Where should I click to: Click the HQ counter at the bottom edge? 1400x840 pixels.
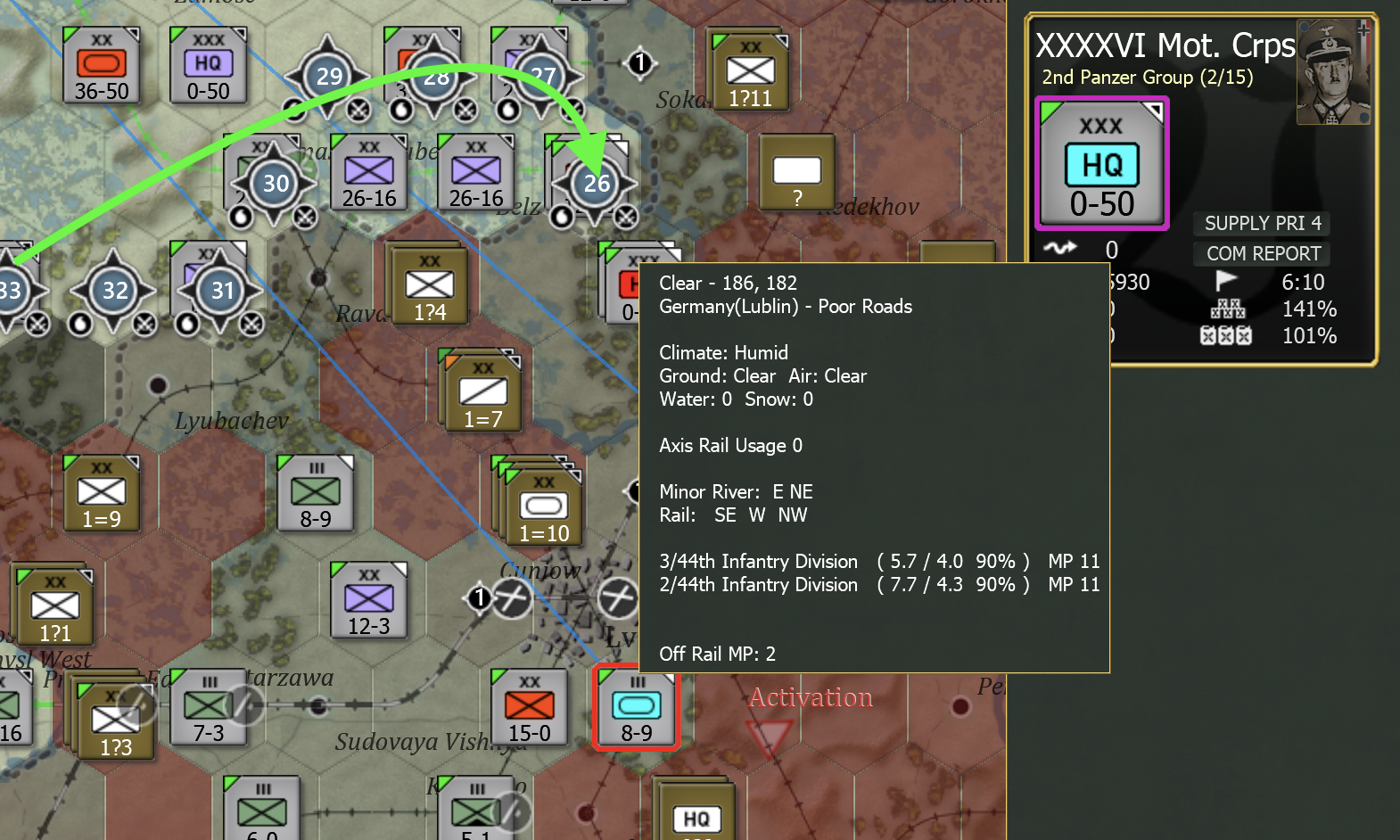click(x=697, y=816)
